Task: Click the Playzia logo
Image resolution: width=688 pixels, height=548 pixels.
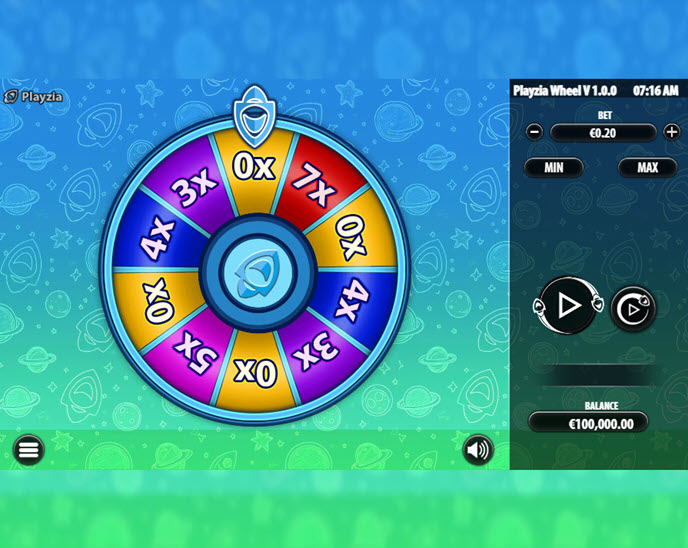Action: tap(33, 97)
